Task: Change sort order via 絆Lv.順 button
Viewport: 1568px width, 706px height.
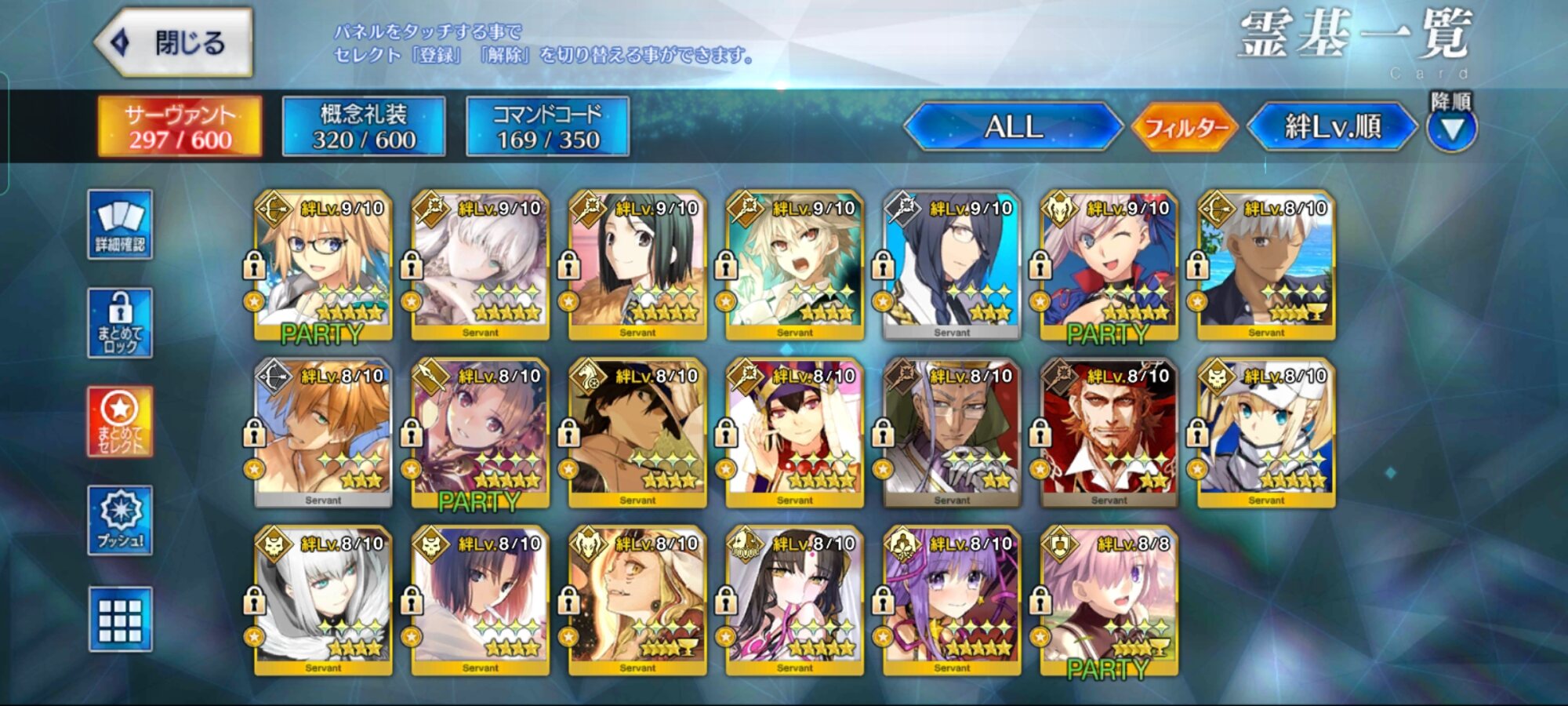Action: click(x=1332, y=127)
